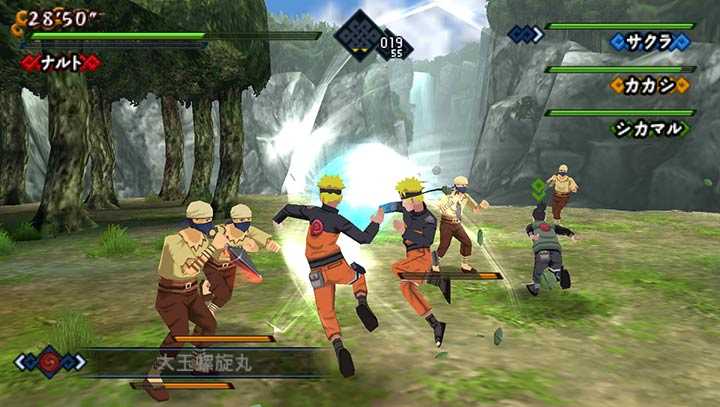The height and width of the screenshot is (407, 720).
Task: Click the red swirl jutsu icon
Action: 49,361
